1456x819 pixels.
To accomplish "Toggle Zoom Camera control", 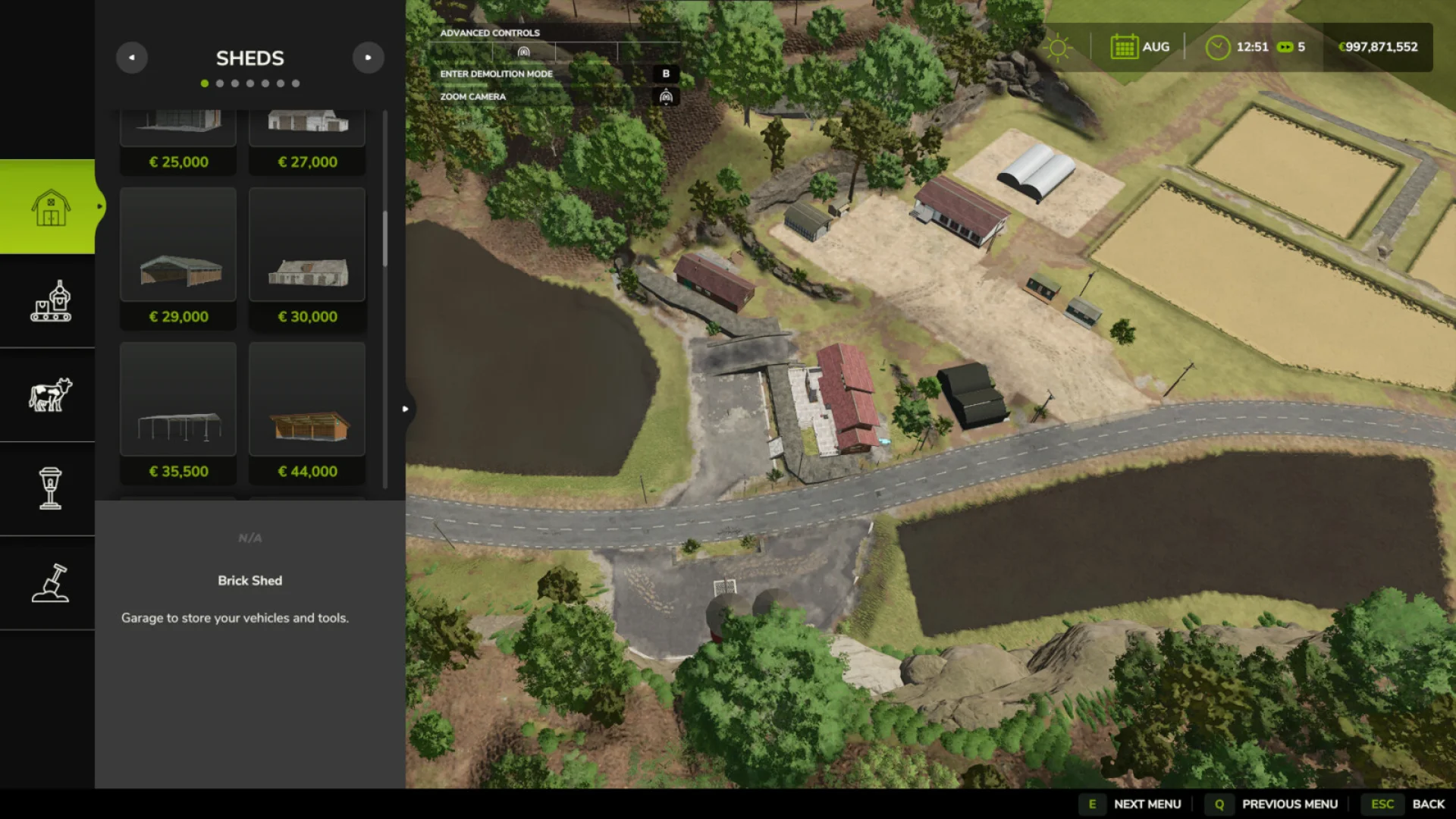I will point(666,96).
